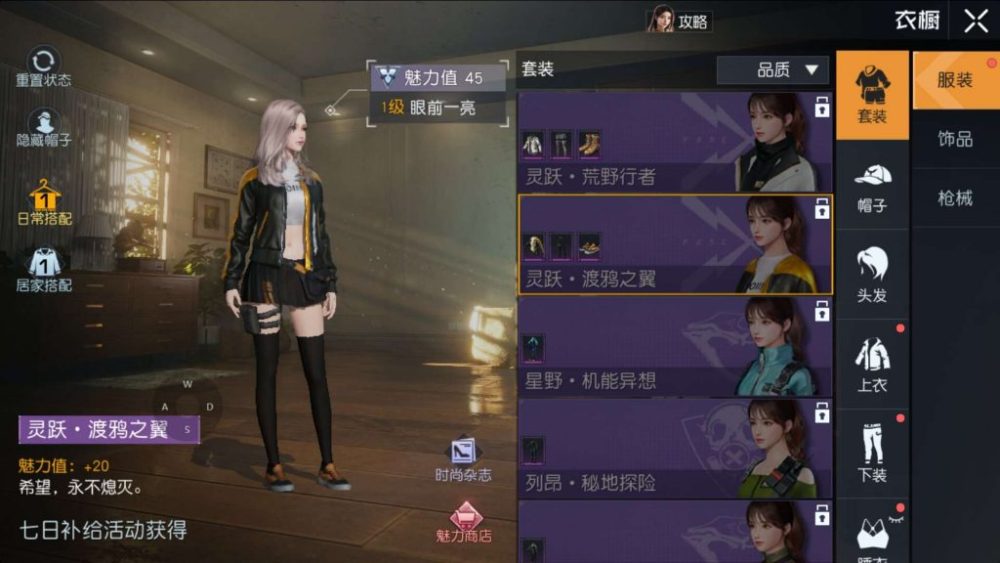Choose the 星野·机能异想 outfit set
This screenshot has height=563, width=1000.
pyautogui.click(x=675, y=346)
